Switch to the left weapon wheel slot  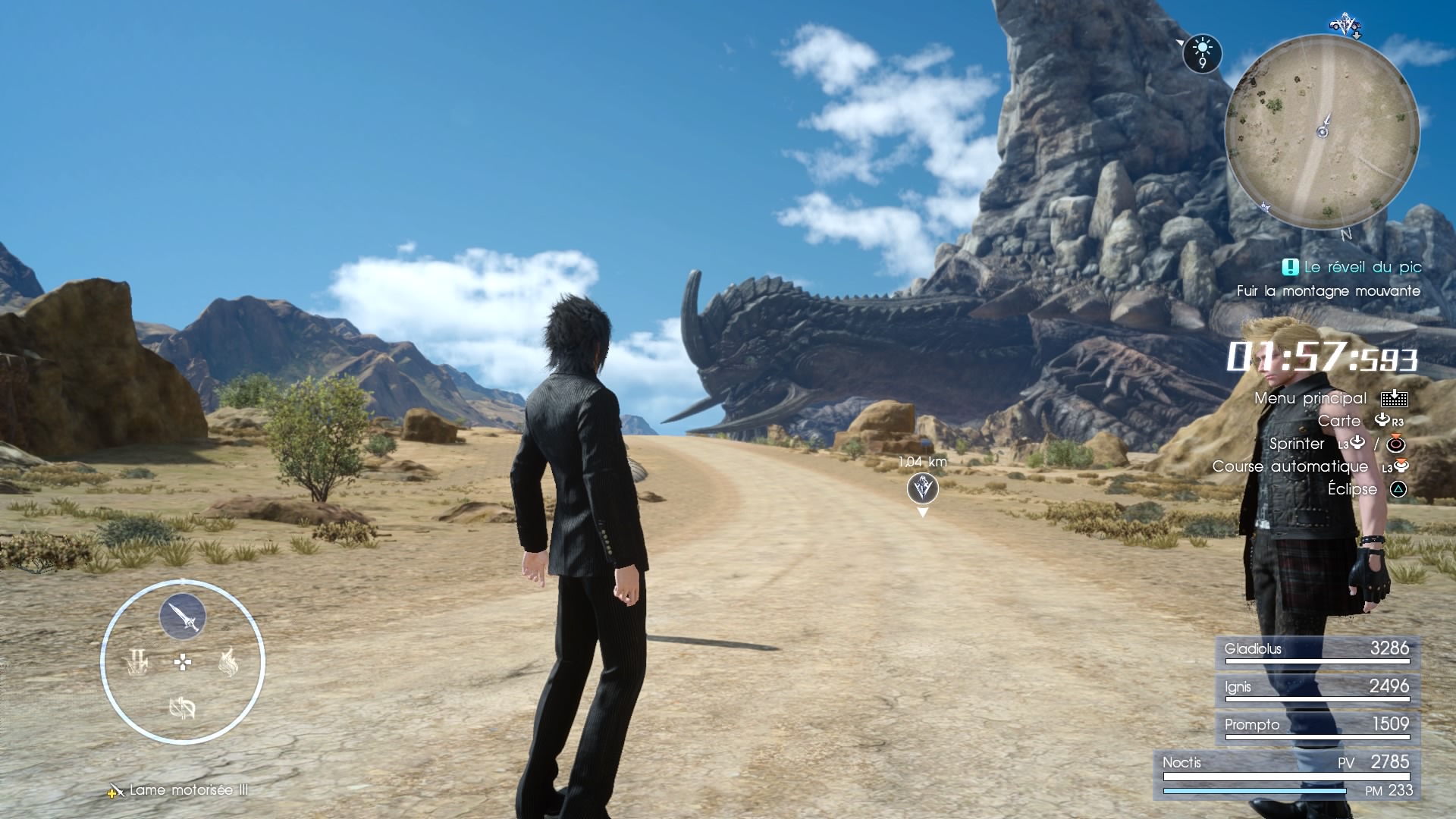click(137, 664)
